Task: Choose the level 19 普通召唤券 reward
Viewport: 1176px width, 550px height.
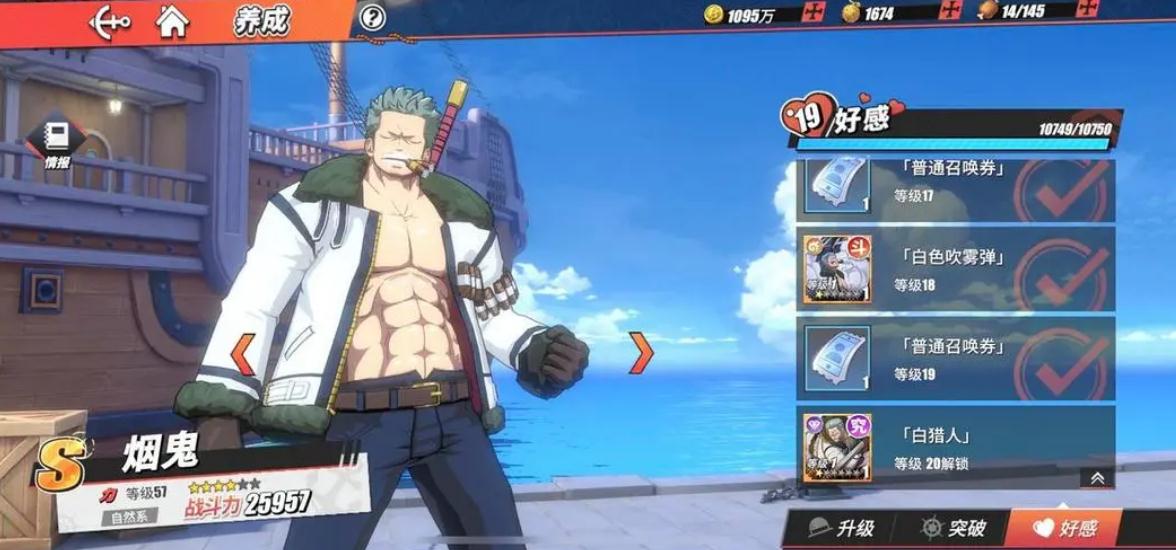Action: tap(955, 357)
